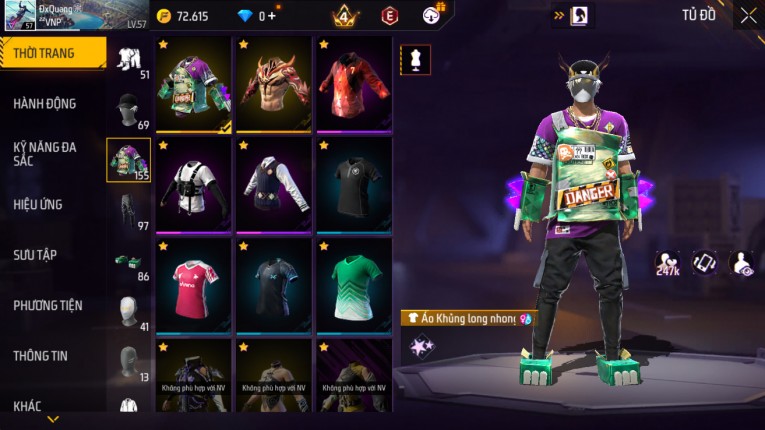Toggle the mannequin preview icon

415,60
